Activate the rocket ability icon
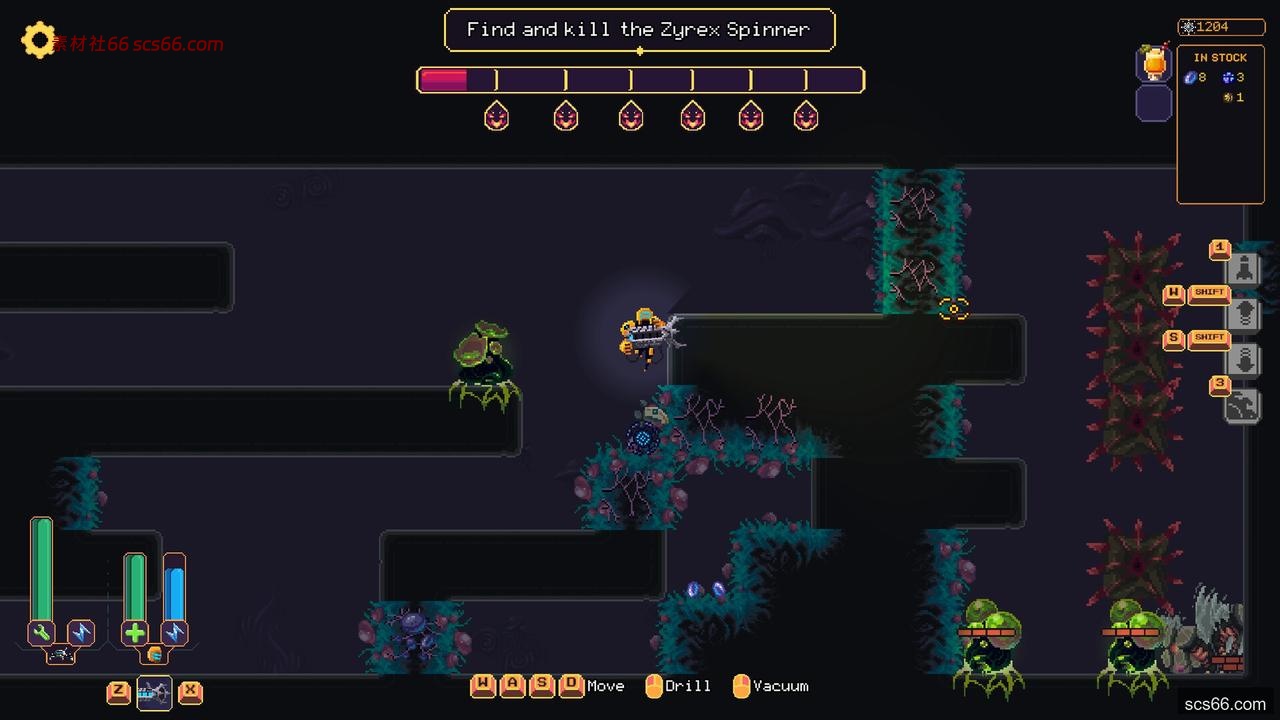 (x=1243, y=268)
